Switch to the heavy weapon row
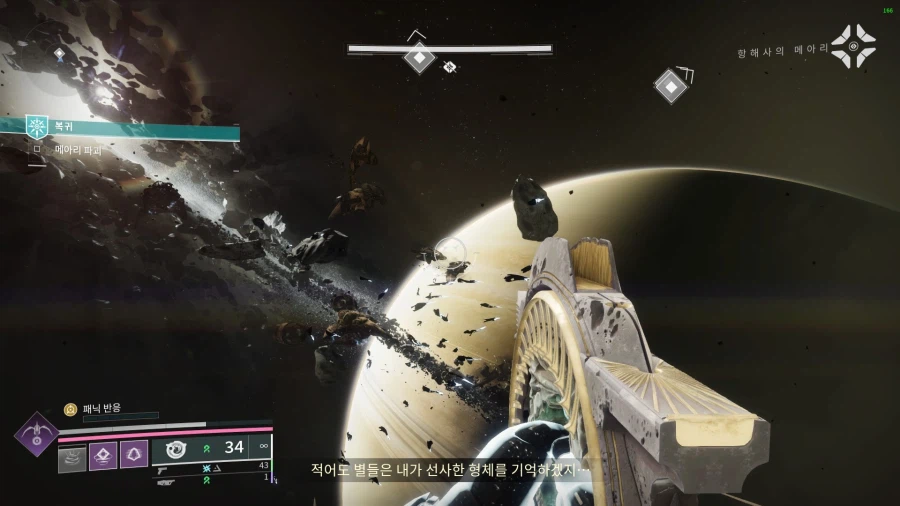Viewport: 900px width, 506px height. (x=167, y=481)
